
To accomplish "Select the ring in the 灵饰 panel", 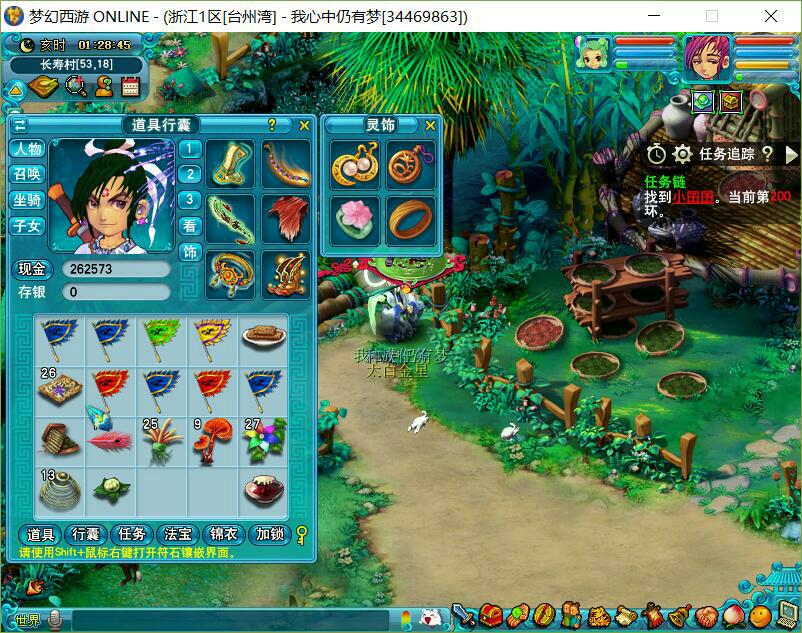I will coord(410,219).
